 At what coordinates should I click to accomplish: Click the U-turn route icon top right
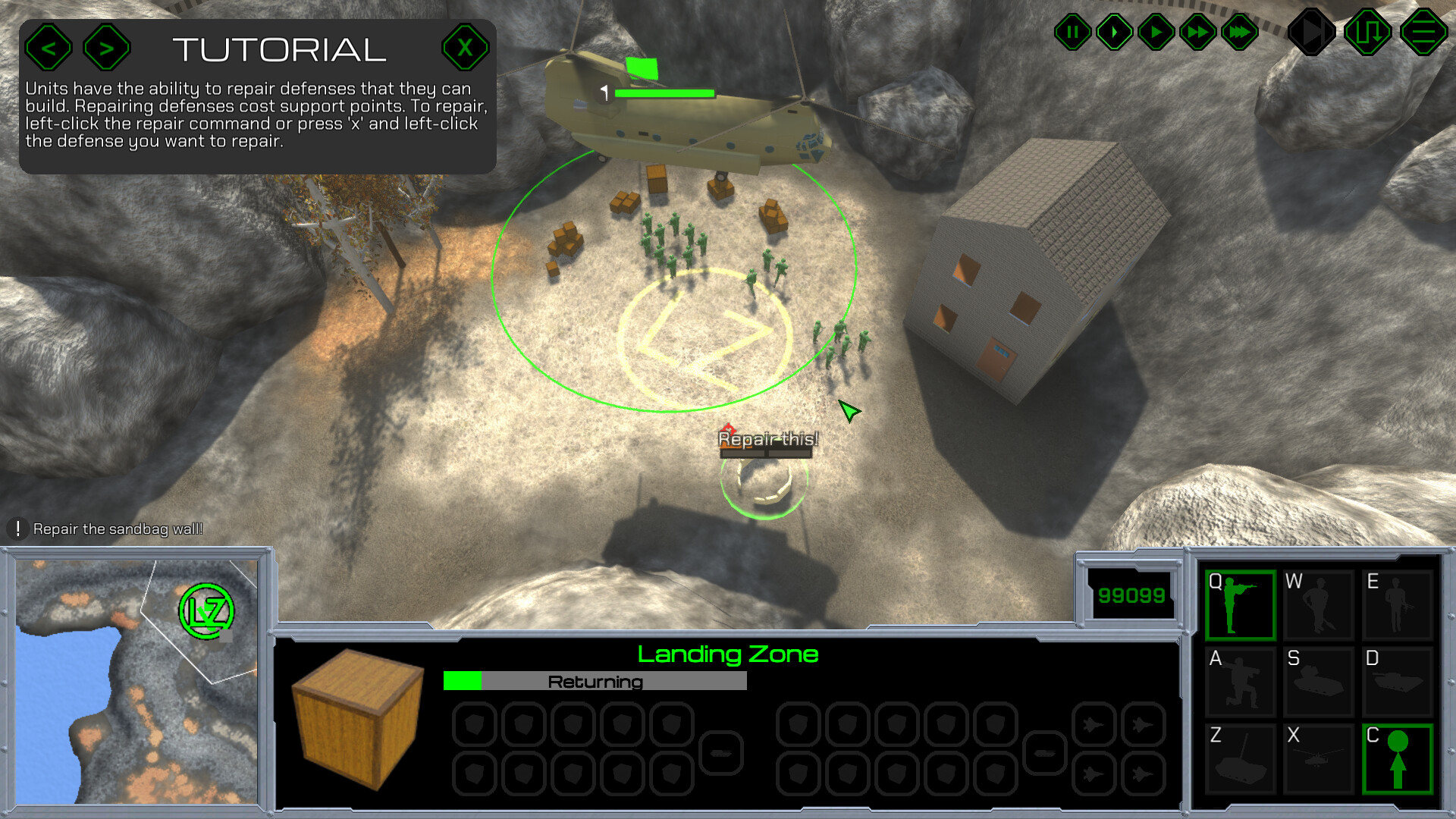1367,32
